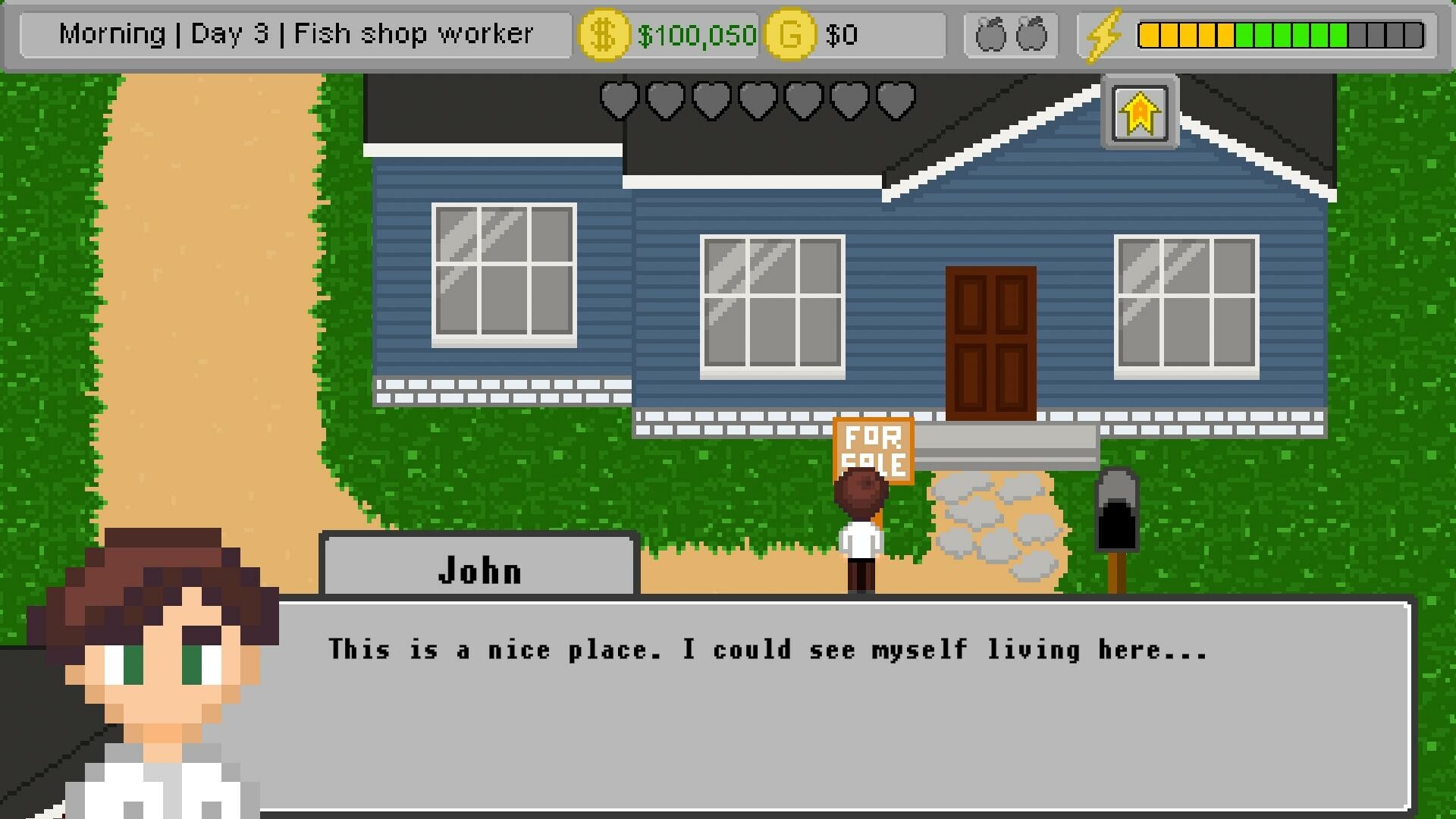1456x819 pixels.
Task: Advance the dialogue box text
Action: click(834, 705)
